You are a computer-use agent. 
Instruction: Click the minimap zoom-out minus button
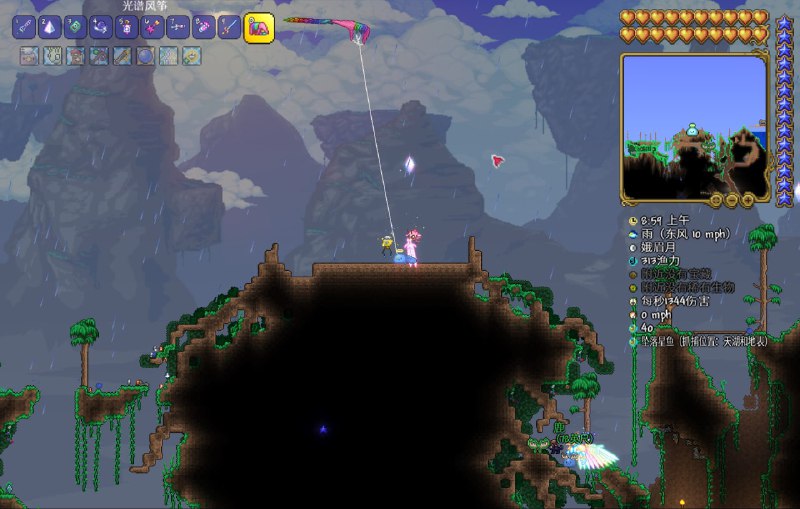pyautogui.click(x=731, y=200)
